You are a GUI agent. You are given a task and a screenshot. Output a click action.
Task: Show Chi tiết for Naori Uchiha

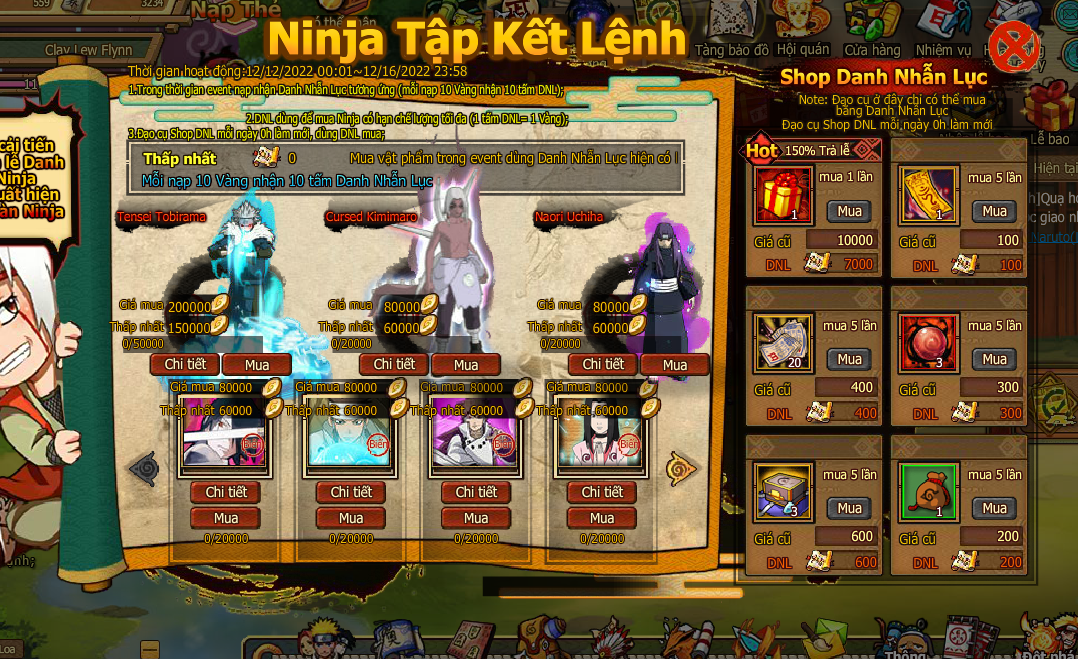603,364
